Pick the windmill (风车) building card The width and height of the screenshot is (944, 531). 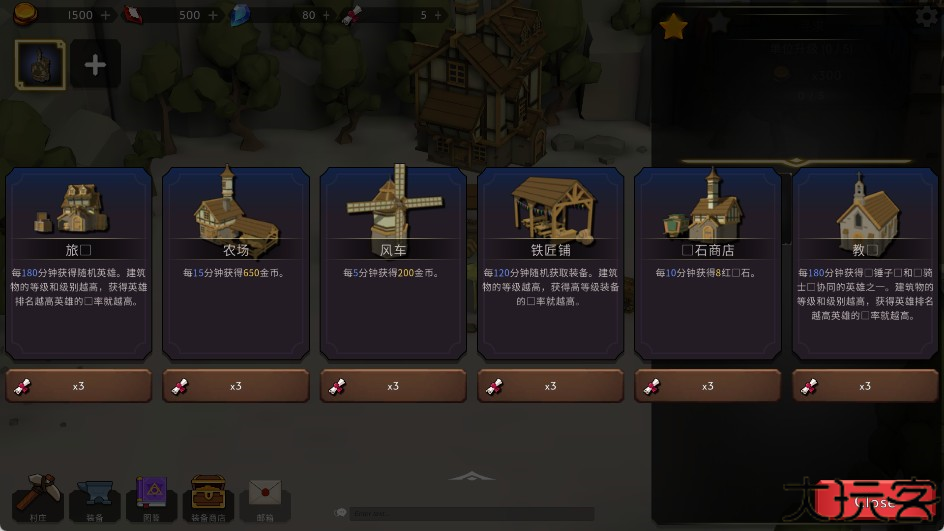pos(393,263)
